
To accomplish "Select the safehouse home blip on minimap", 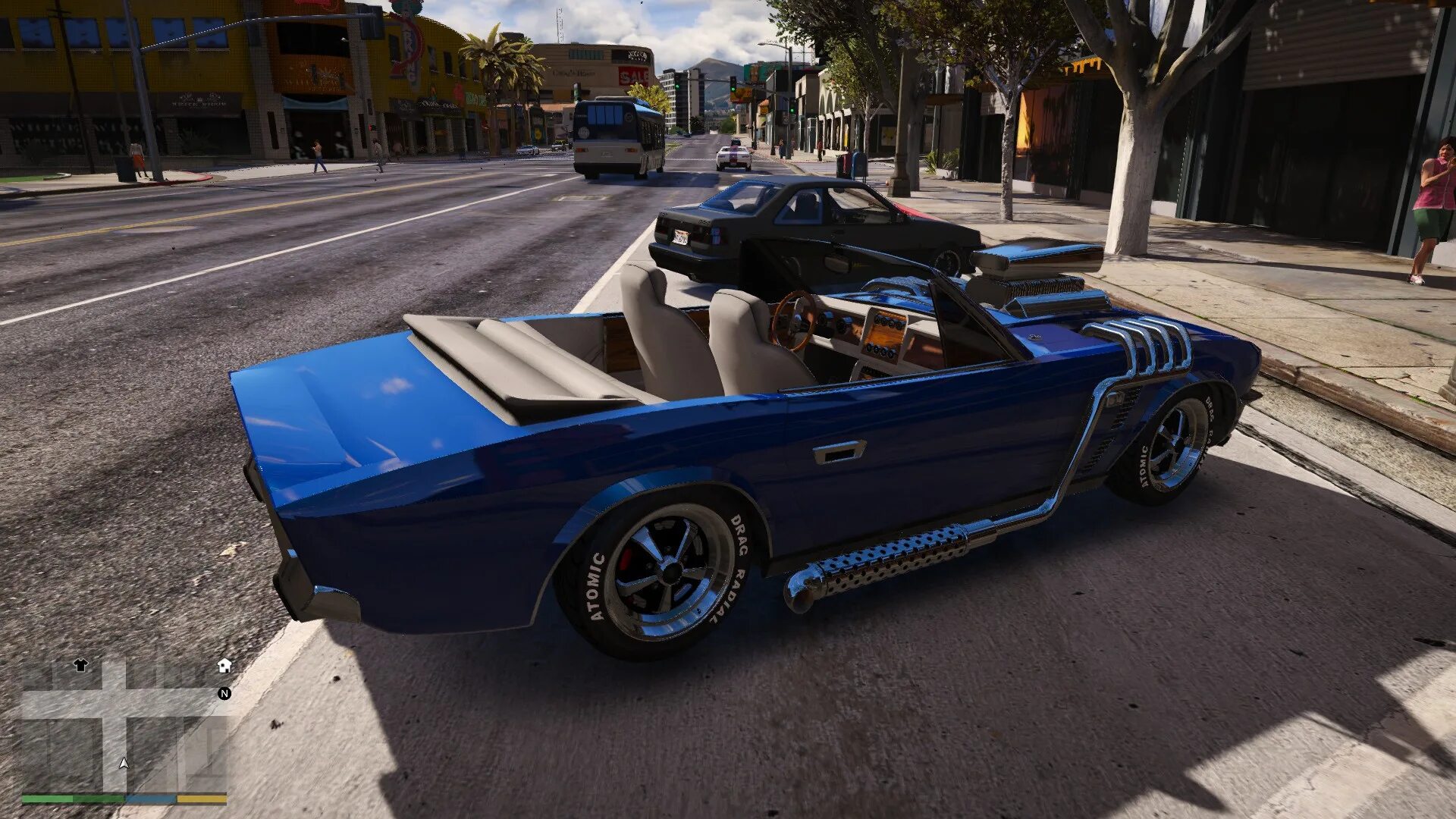I will coord(224,665).
